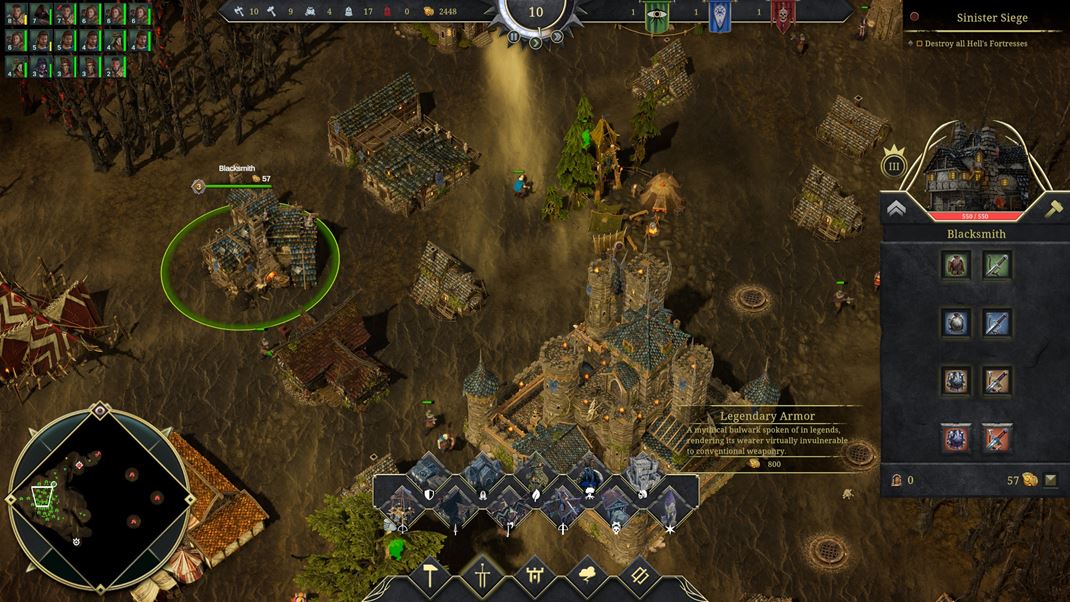This screenshot has height=602, width=1070.
Task: Select the red faction banner
Action: pyautogui.click(x=783, y=16)
